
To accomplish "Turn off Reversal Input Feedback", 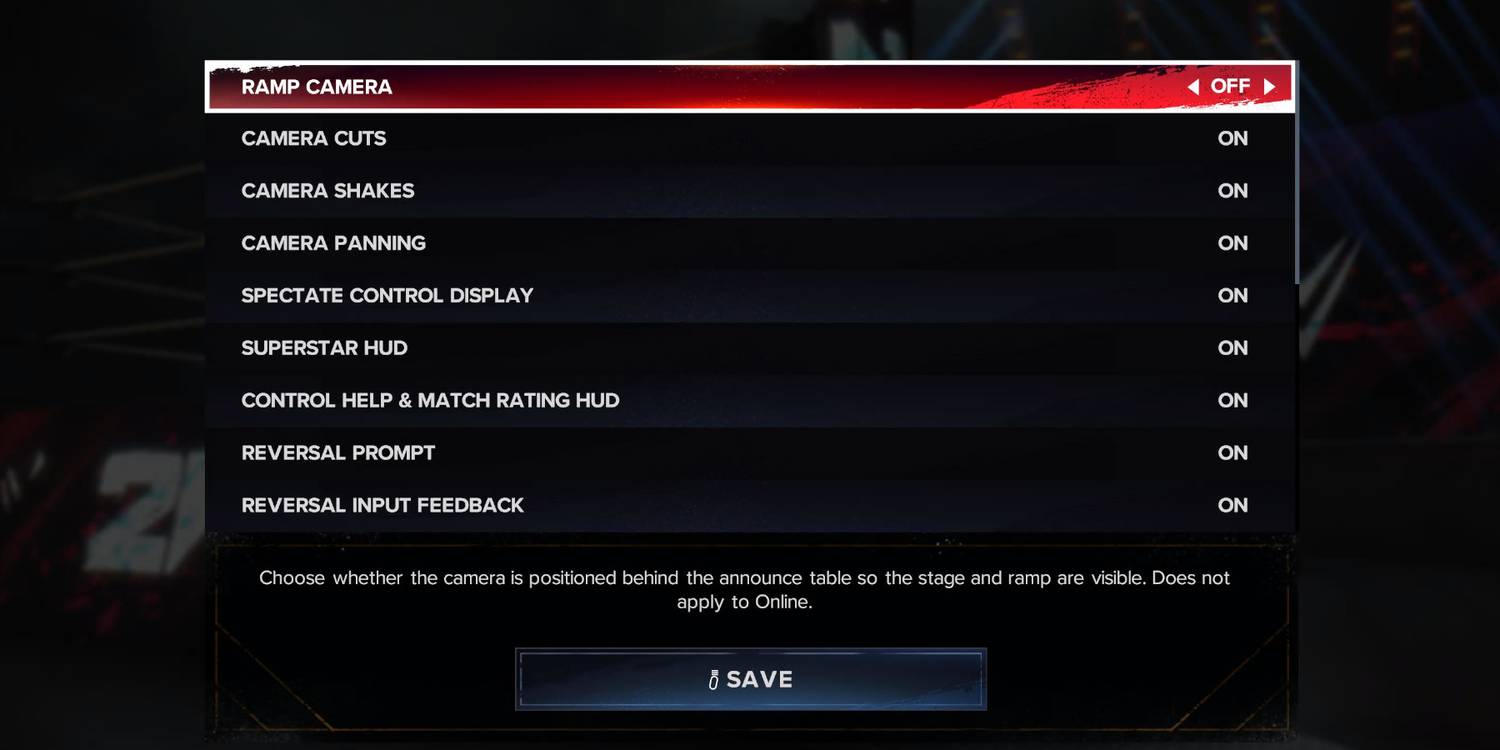I will click(1233, 505).
